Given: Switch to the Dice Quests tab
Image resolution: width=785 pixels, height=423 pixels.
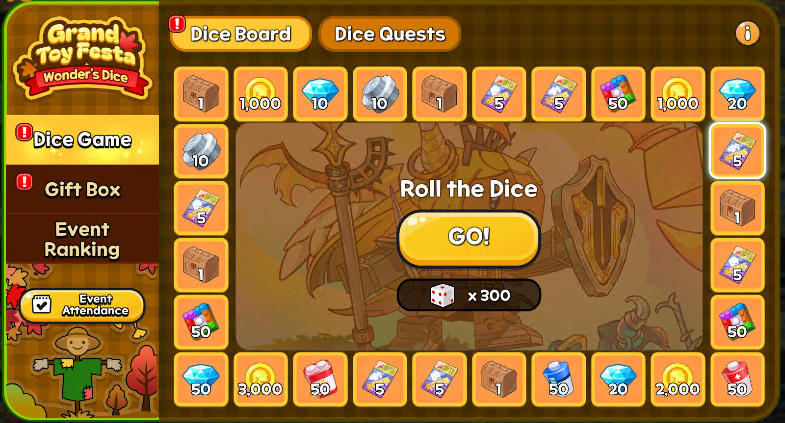Looking at the screenshot, I should [x=389, y=34].
